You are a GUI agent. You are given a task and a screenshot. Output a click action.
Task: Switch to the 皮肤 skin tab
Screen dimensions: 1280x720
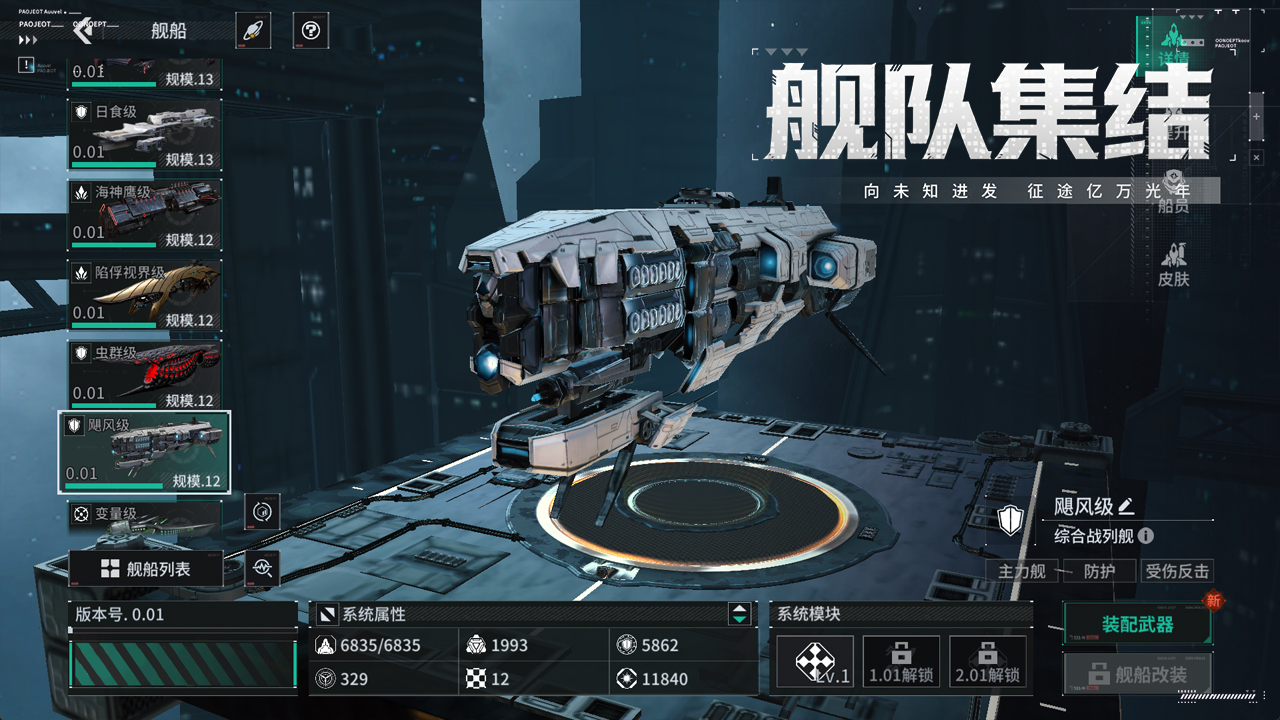click(1174, 265)
